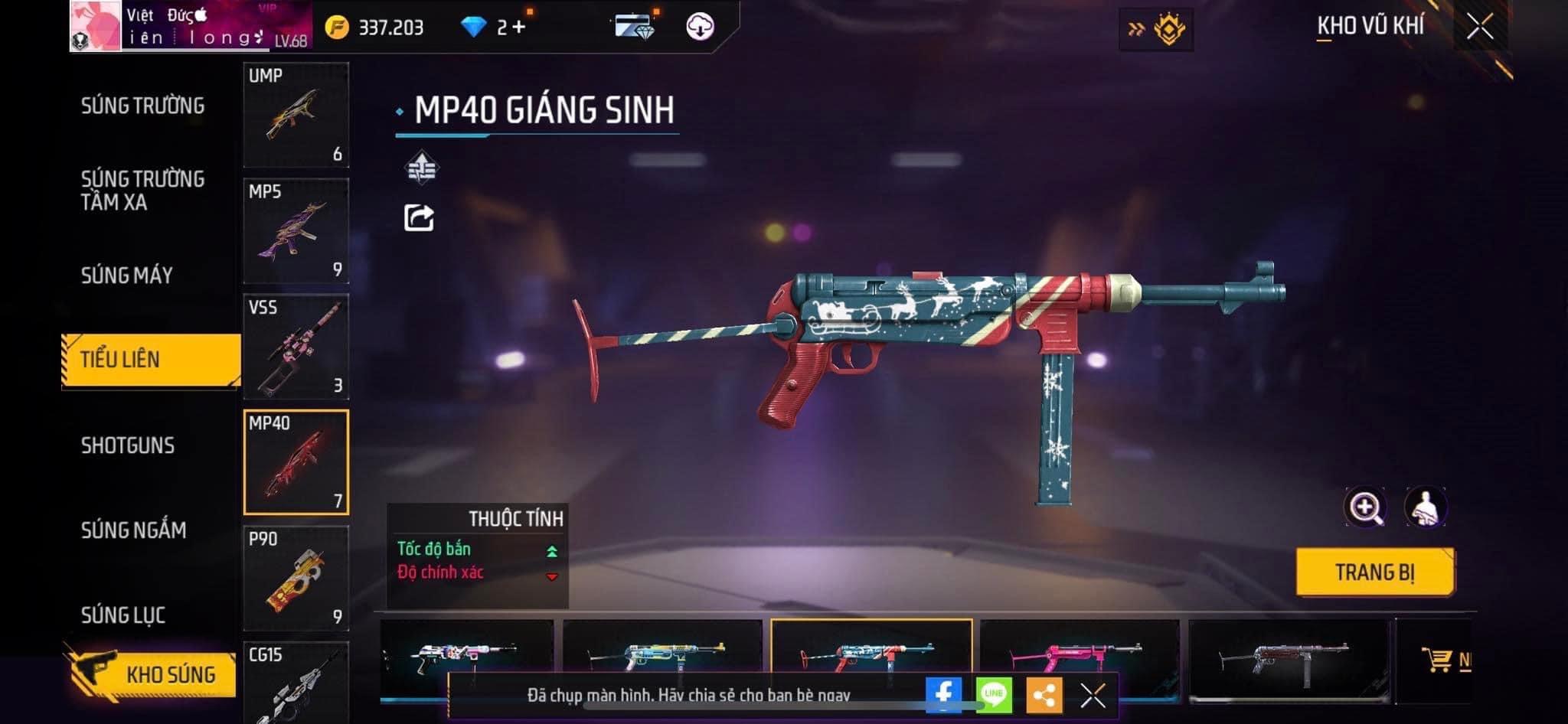
Task: Switch to the Súng Trường category
Action: [143, 106]
